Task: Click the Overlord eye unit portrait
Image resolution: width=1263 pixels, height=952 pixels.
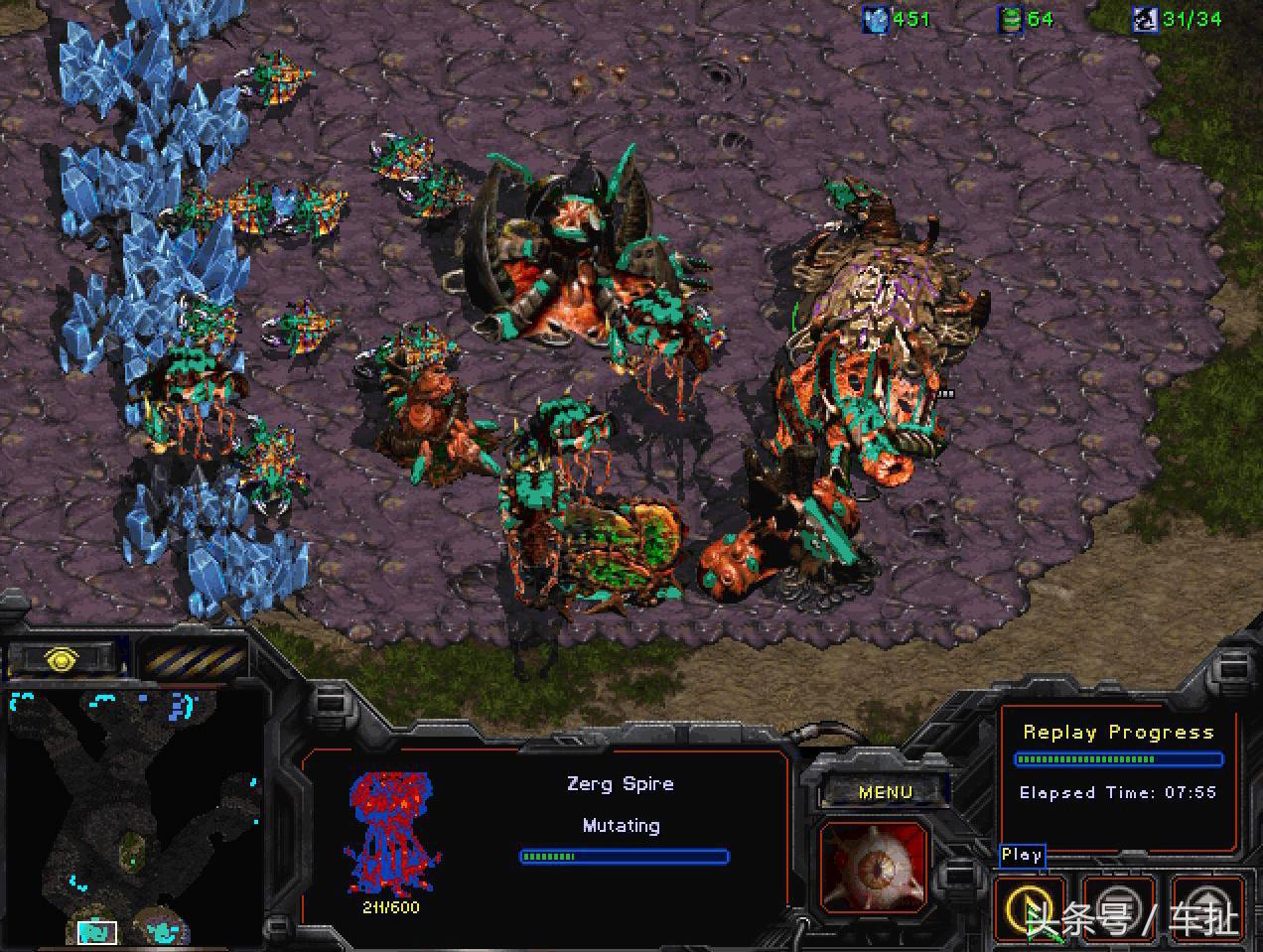Action: (x=874, y=867)
